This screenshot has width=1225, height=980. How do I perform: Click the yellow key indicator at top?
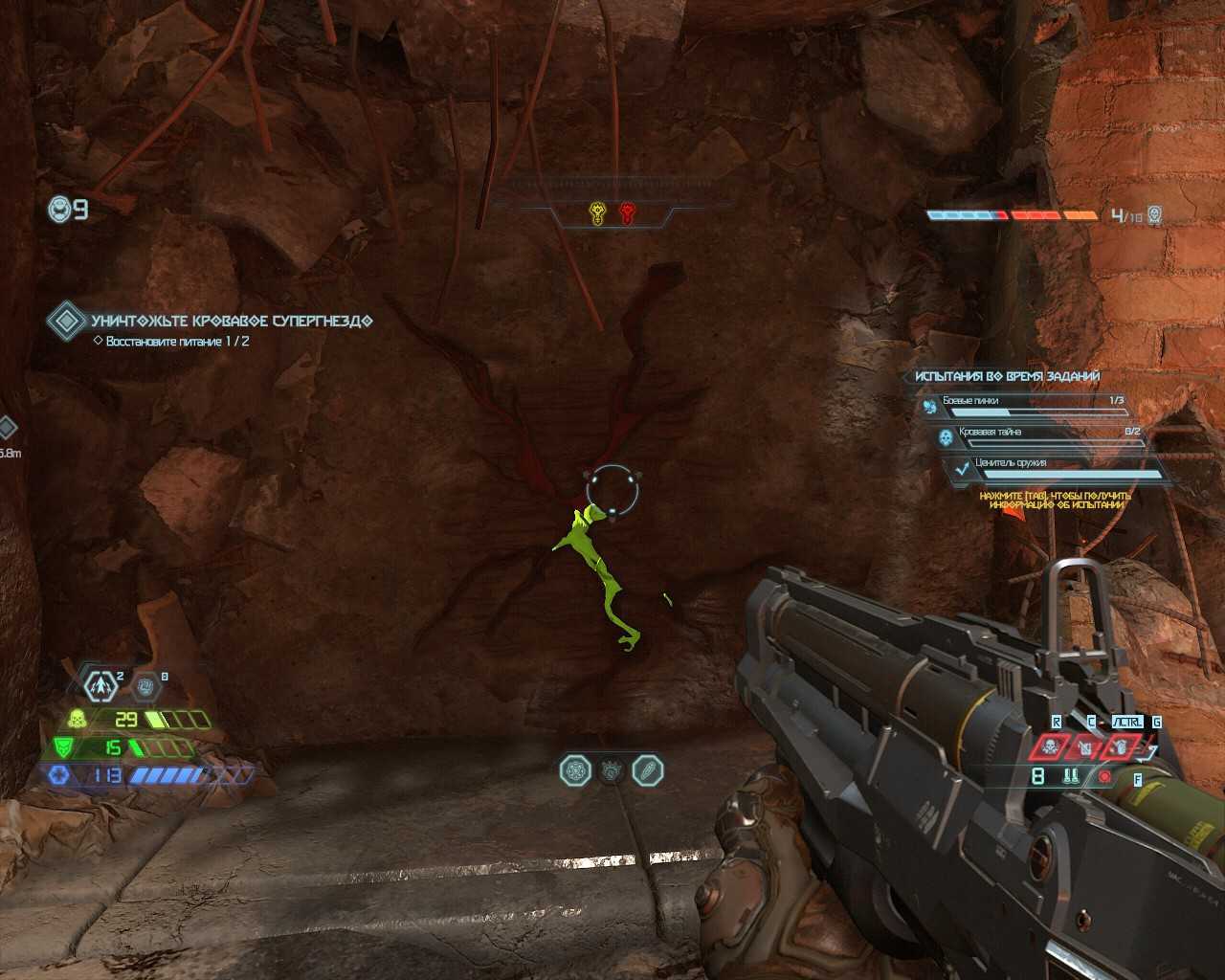point(598,212)
